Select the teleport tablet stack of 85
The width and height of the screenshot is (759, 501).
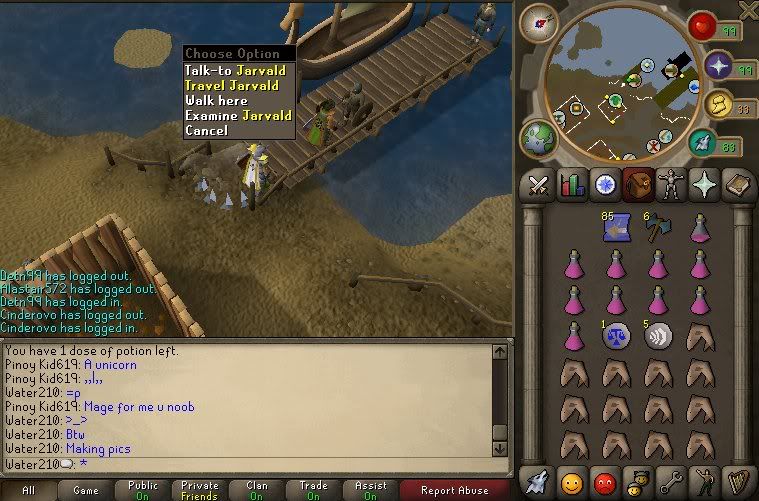[x=614, y=229]
